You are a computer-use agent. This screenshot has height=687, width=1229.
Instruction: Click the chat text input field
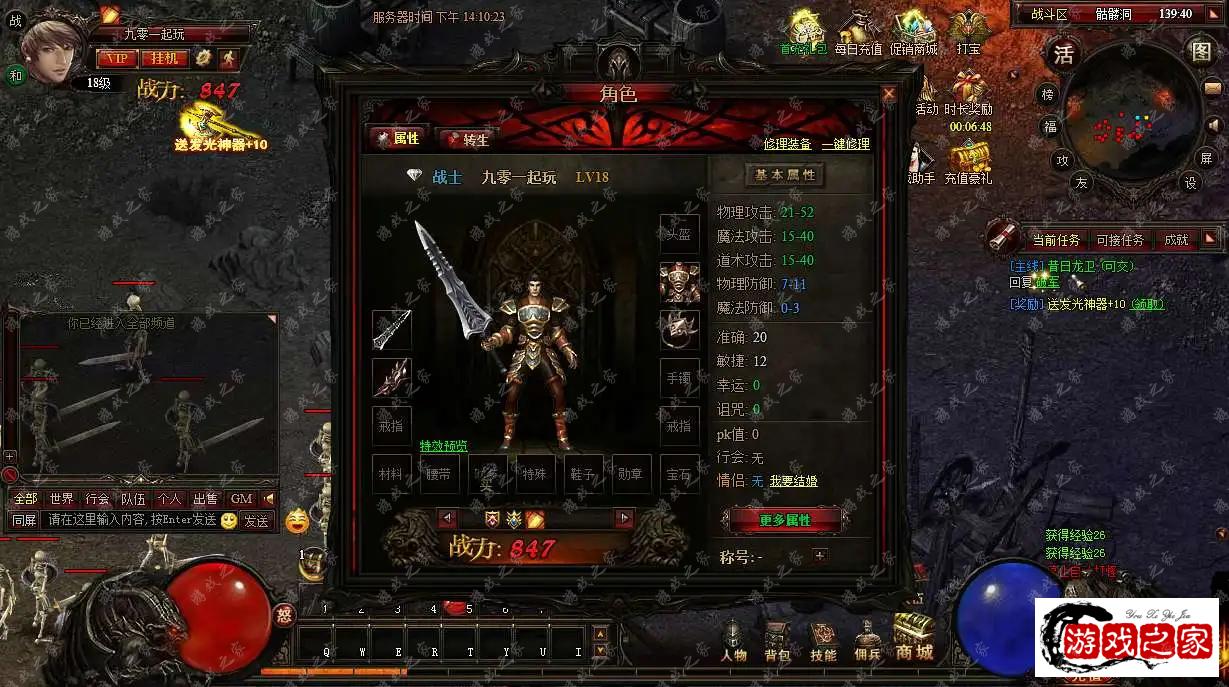(x=130, y=521)
